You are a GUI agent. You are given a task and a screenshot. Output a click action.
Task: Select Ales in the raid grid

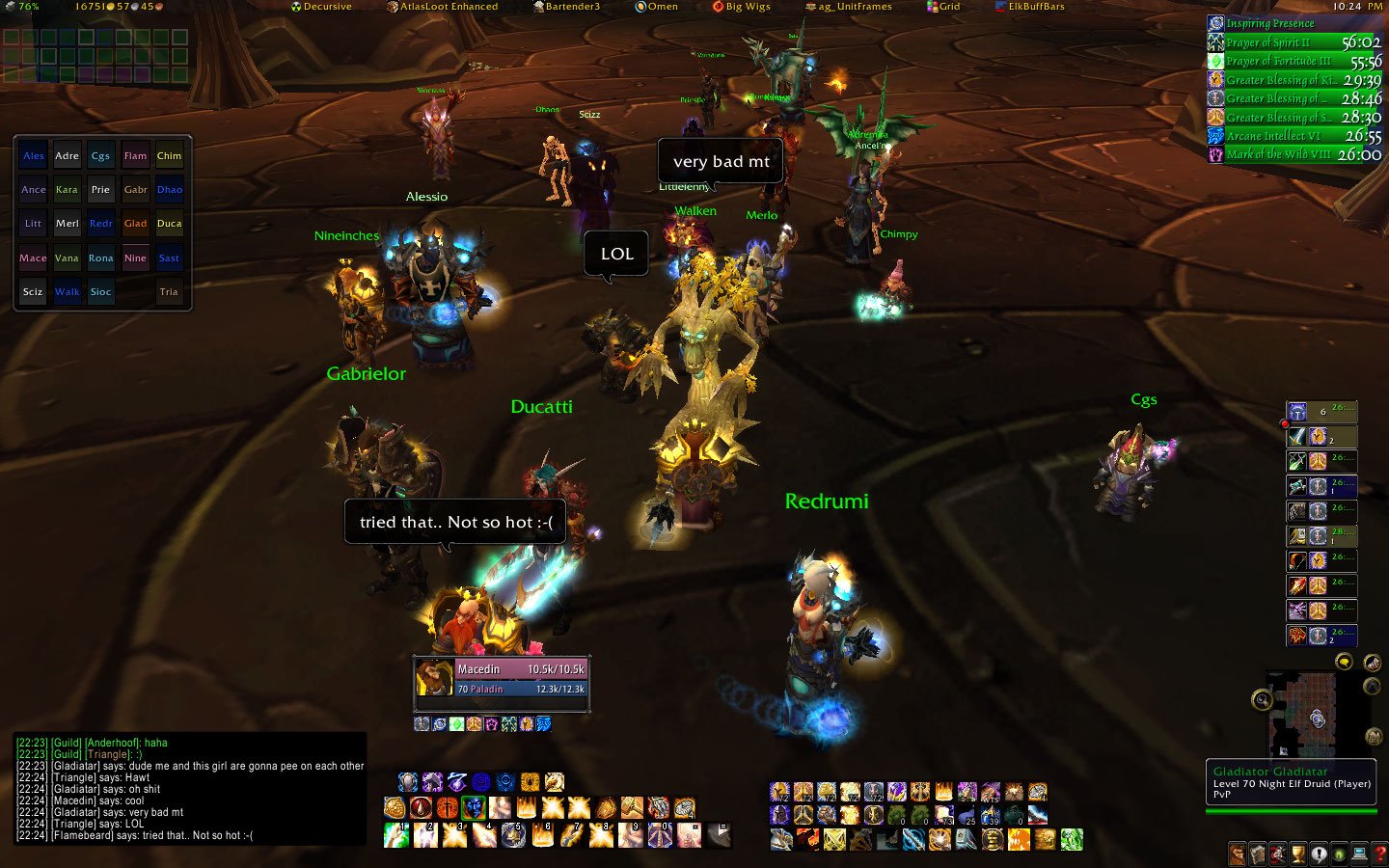tap(34, 156)
